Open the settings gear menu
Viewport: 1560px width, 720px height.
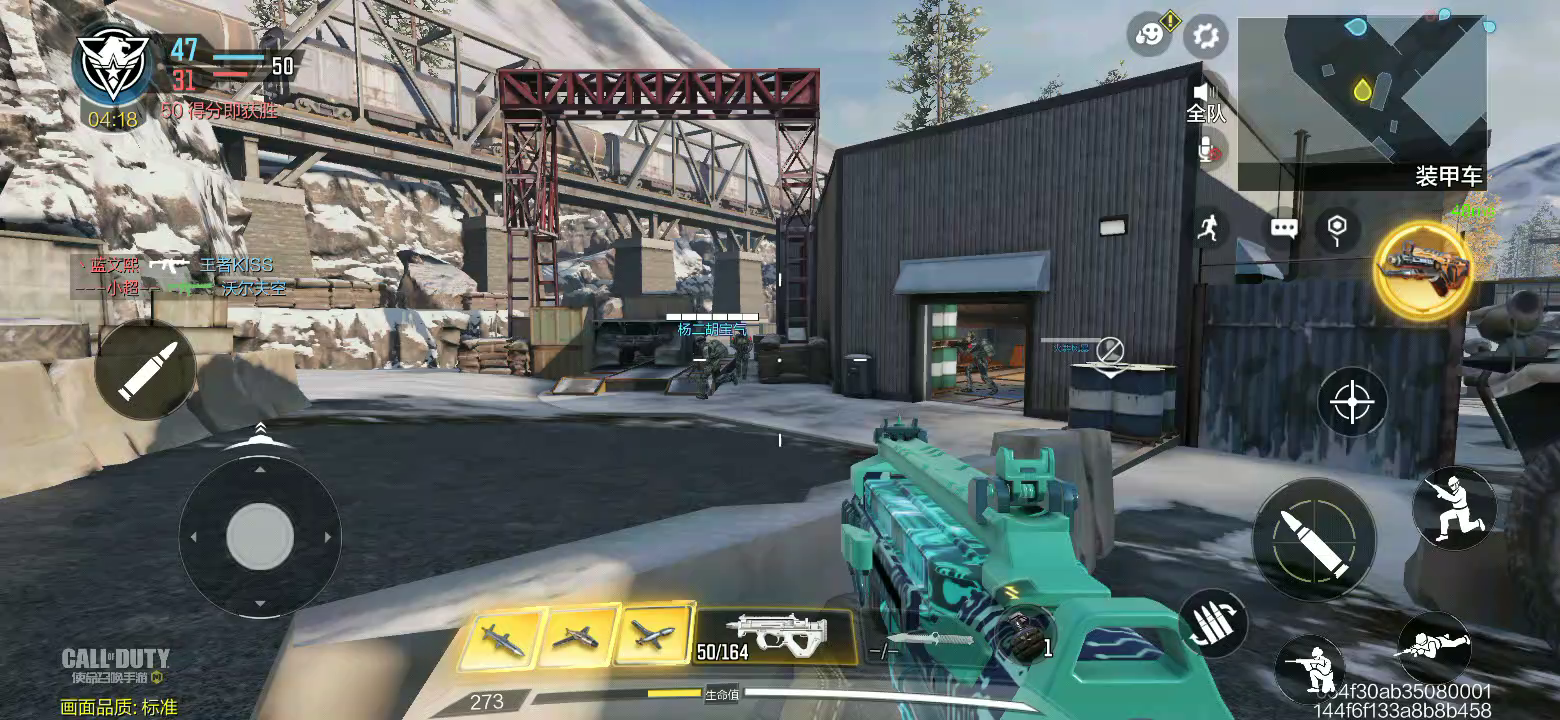tap(1205, 37)
